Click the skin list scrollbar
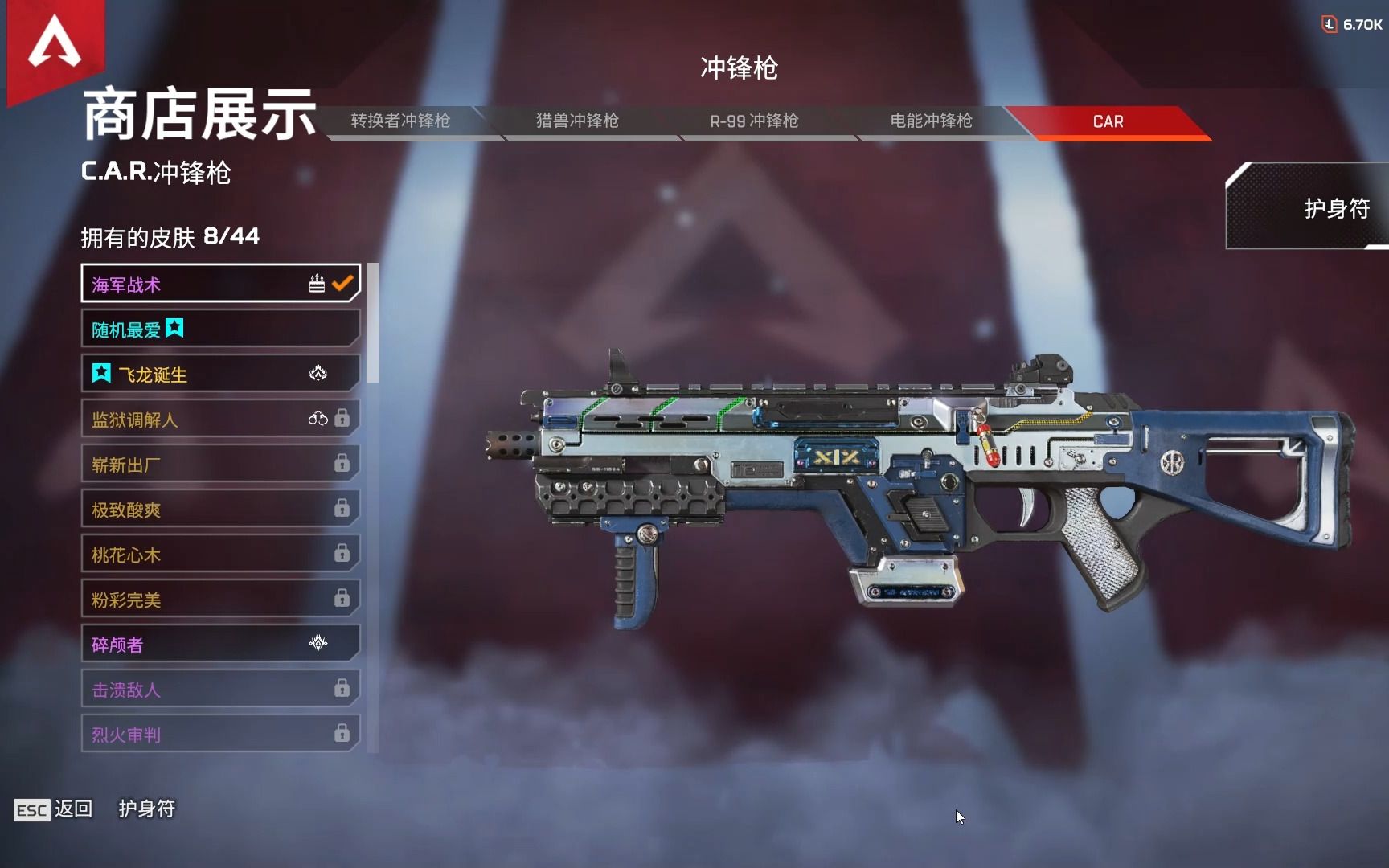This screenshot has width=1389, height=868. [x=372, y=323]
